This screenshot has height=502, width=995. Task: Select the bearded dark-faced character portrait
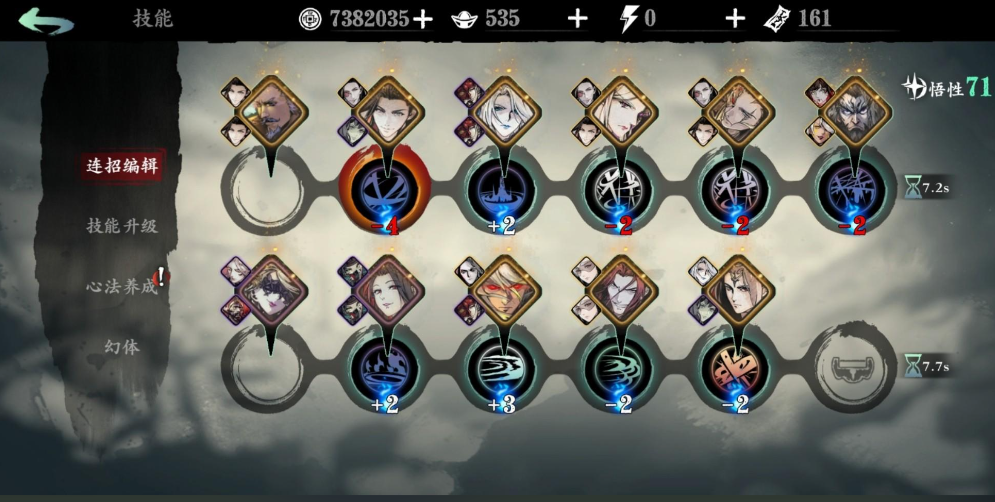pyautogui.click(x=851, y=112)
